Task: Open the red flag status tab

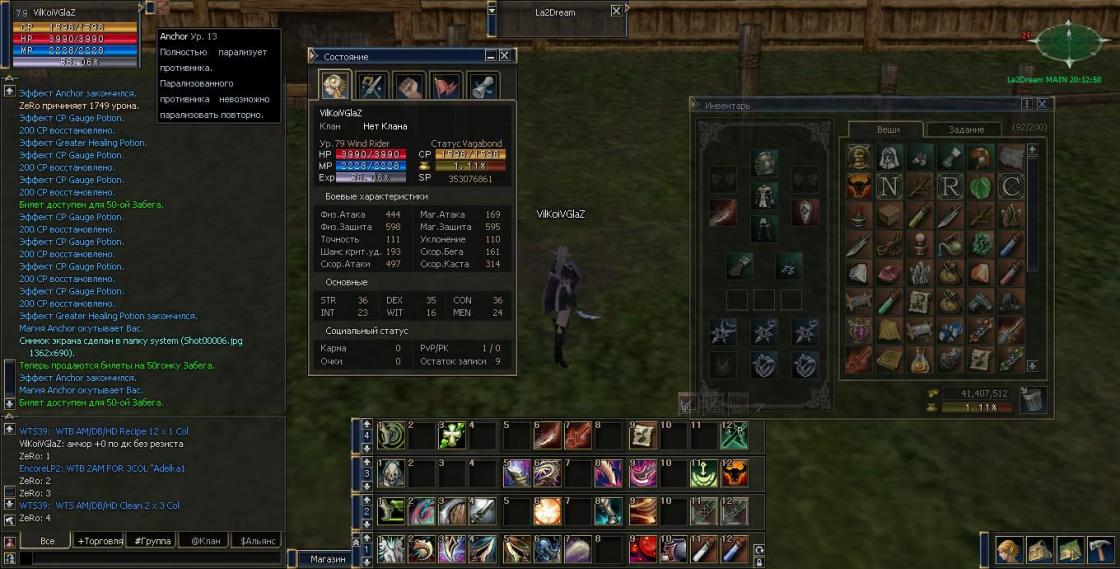Action: [x=445, y=86]
